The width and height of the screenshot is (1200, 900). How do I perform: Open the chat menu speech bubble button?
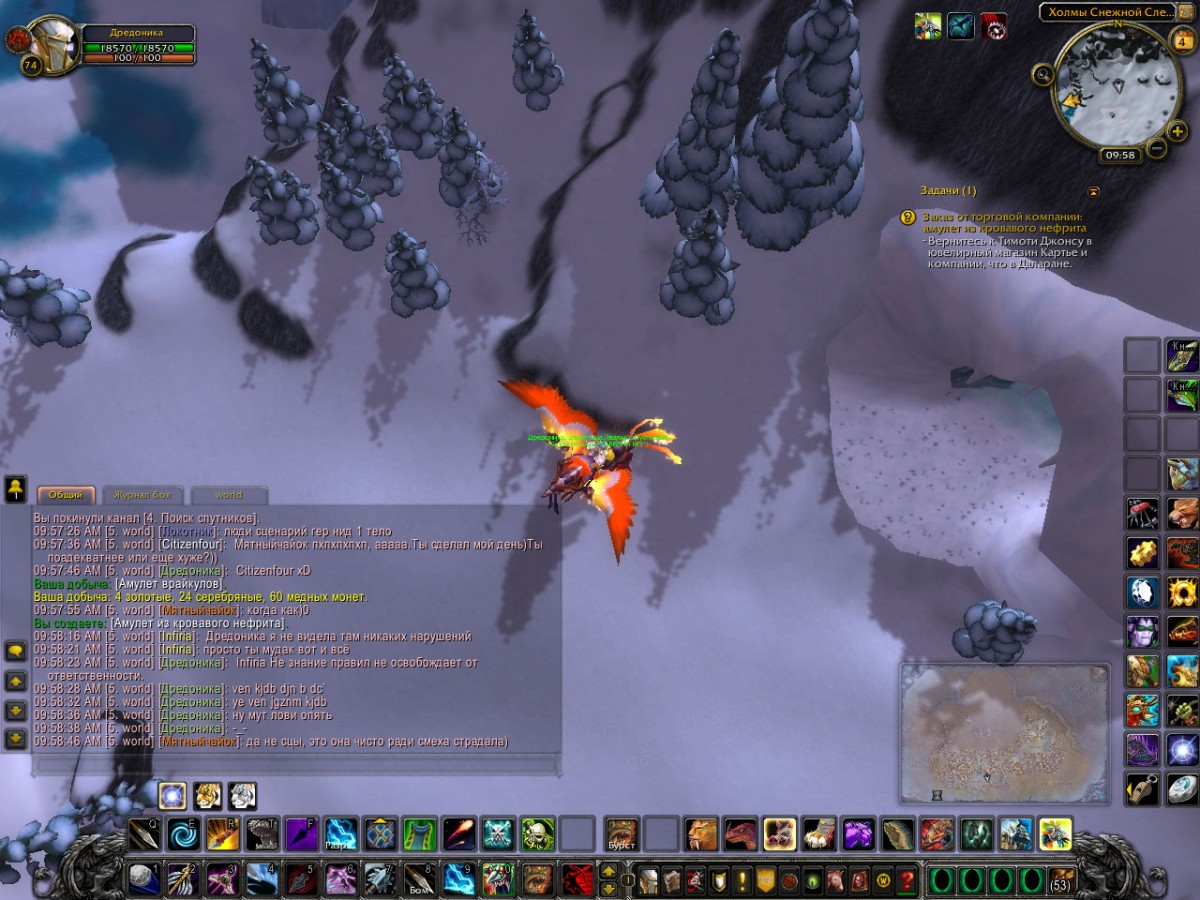click(x=16, y=651)
